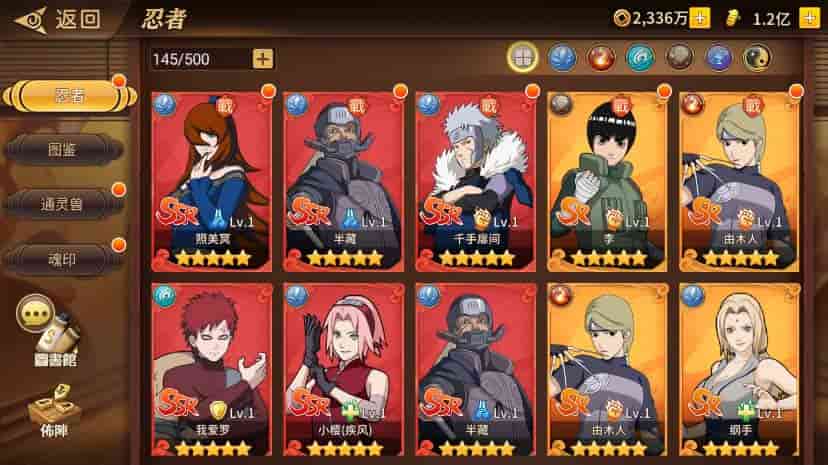Filter ninjas by the brown earth element
The height and width of the screenshot is (465, 828).
click(x=680, y=57)
